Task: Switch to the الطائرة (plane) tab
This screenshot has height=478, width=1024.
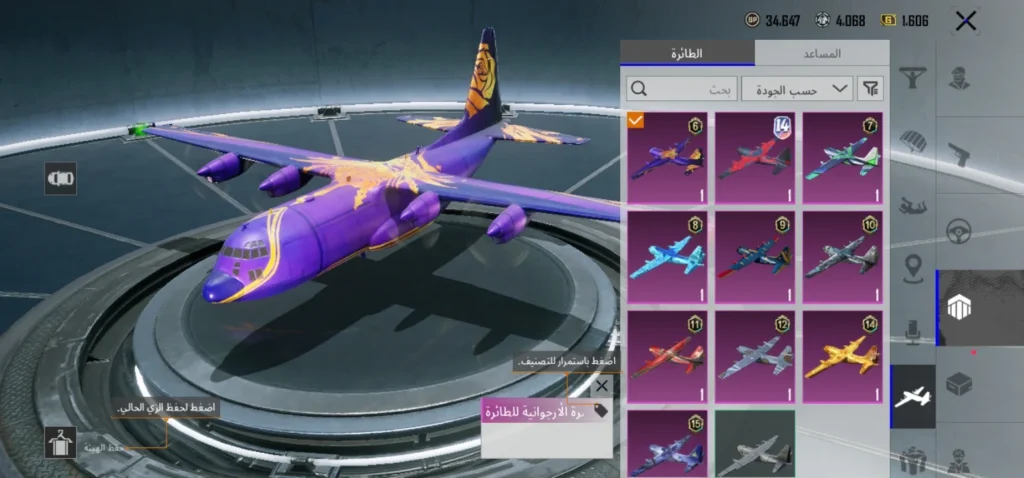Action: (x=687, y=53)
